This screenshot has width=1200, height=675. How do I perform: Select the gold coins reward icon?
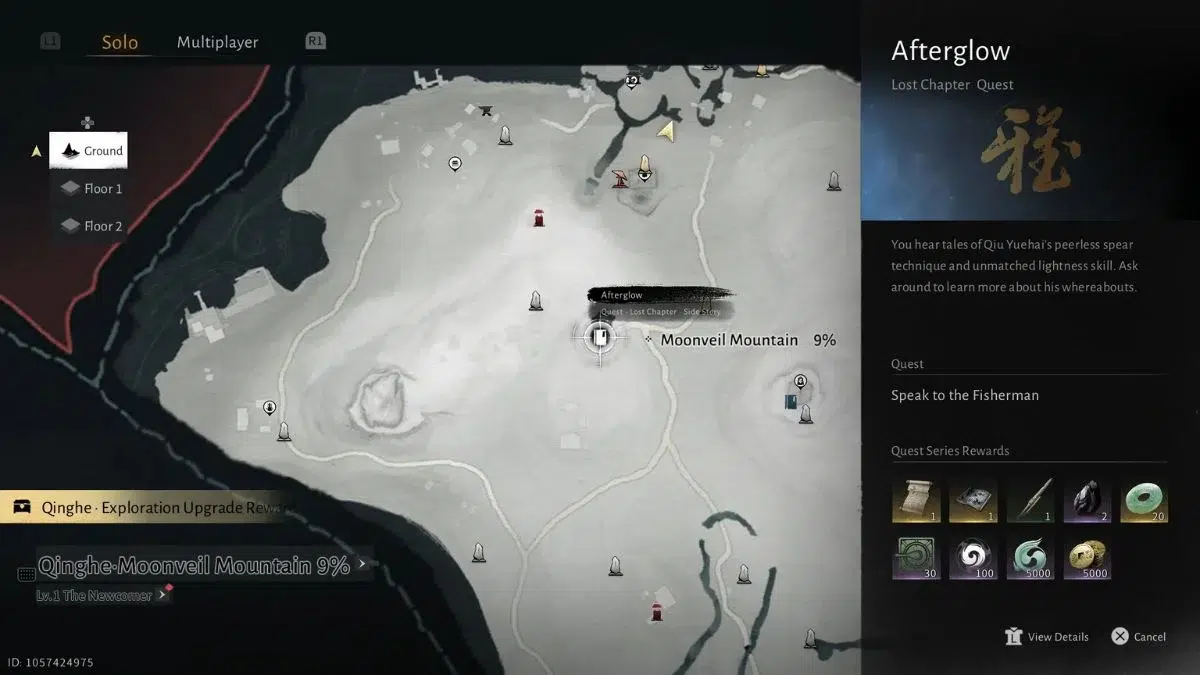[x=1089, y=558]
